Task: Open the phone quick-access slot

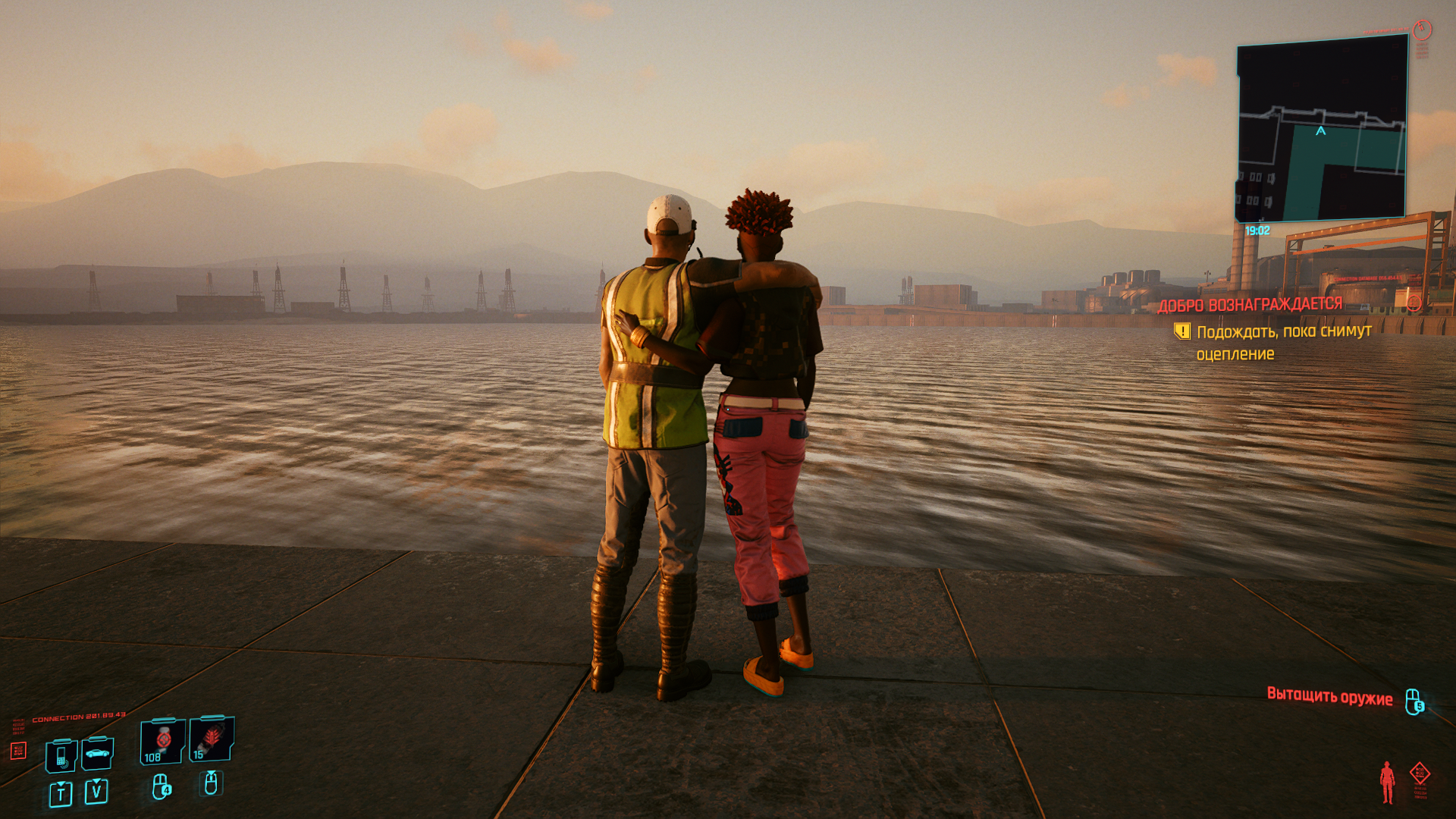Action: tap(61, 755)
